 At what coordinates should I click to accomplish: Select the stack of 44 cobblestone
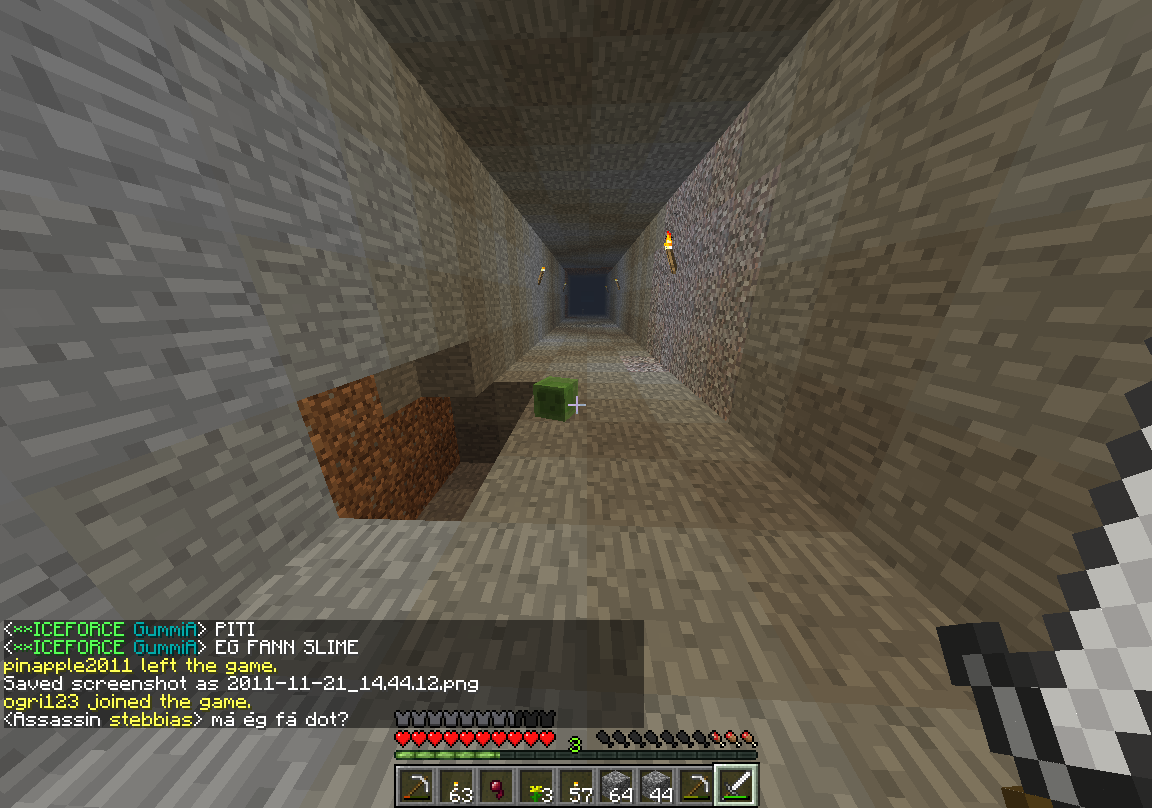[657, 786]
